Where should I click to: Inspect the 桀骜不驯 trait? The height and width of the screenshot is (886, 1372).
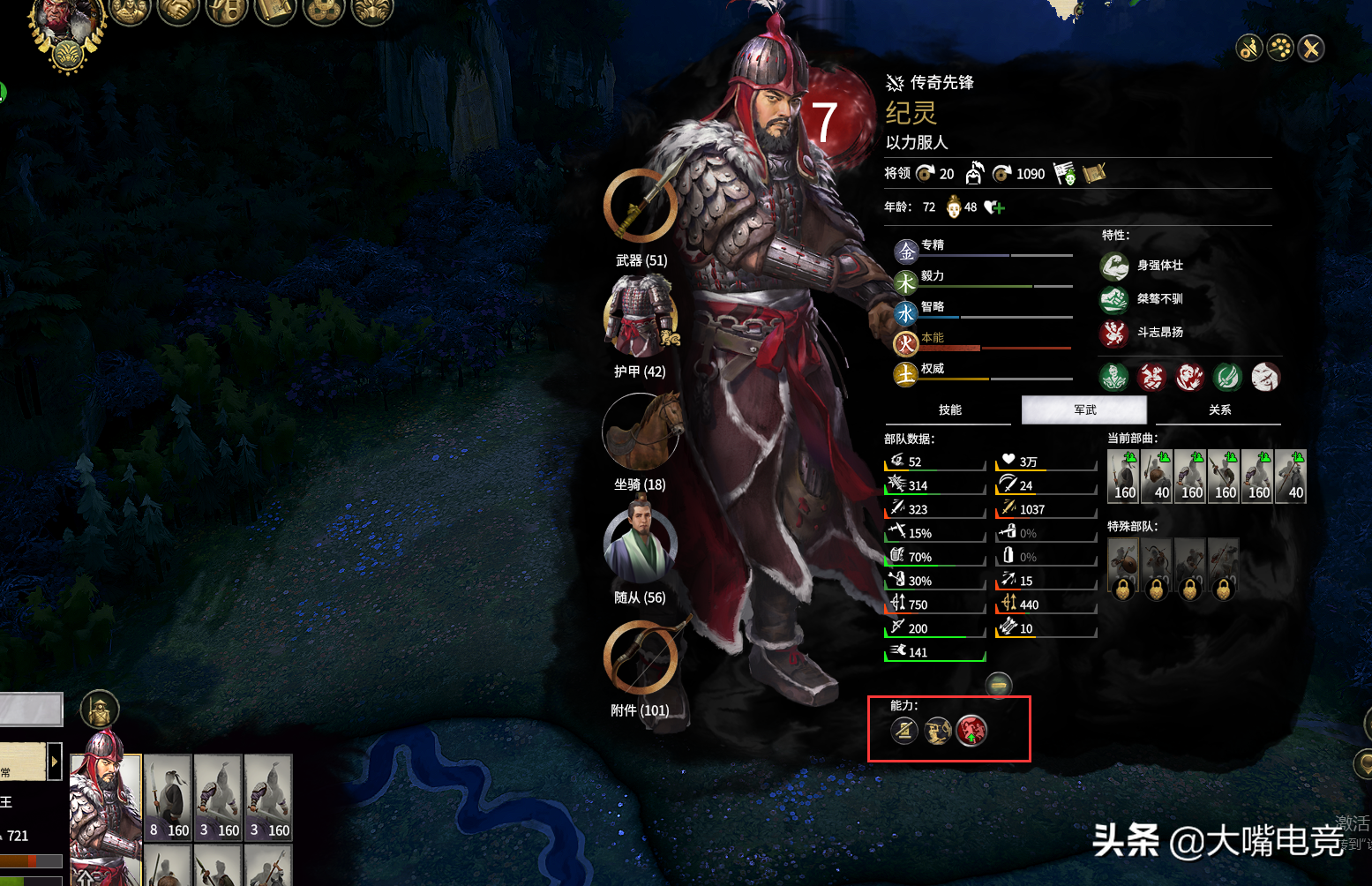pyautogui.click(x=1114, y=300)
